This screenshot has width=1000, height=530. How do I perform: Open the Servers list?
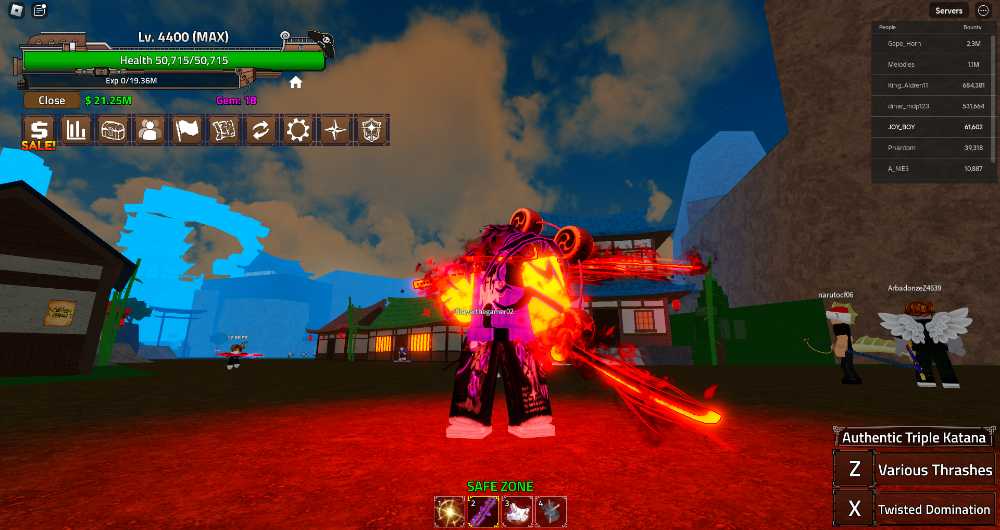tap(948, 11)
